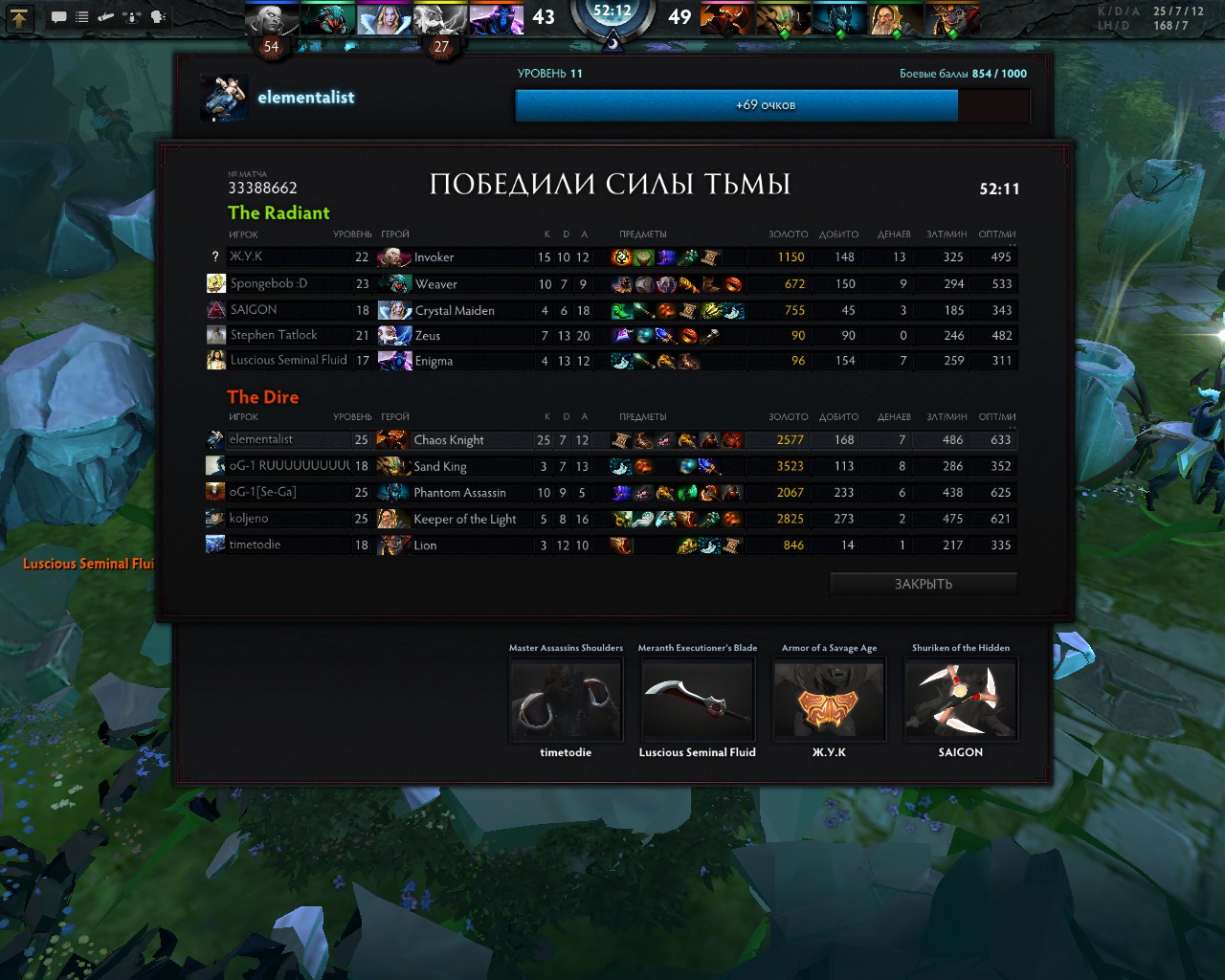Close the post-game scoreboard with ЗАКРЫТЬ
The width and height of the screenshot is (1225, 980).
coord(923,584)
